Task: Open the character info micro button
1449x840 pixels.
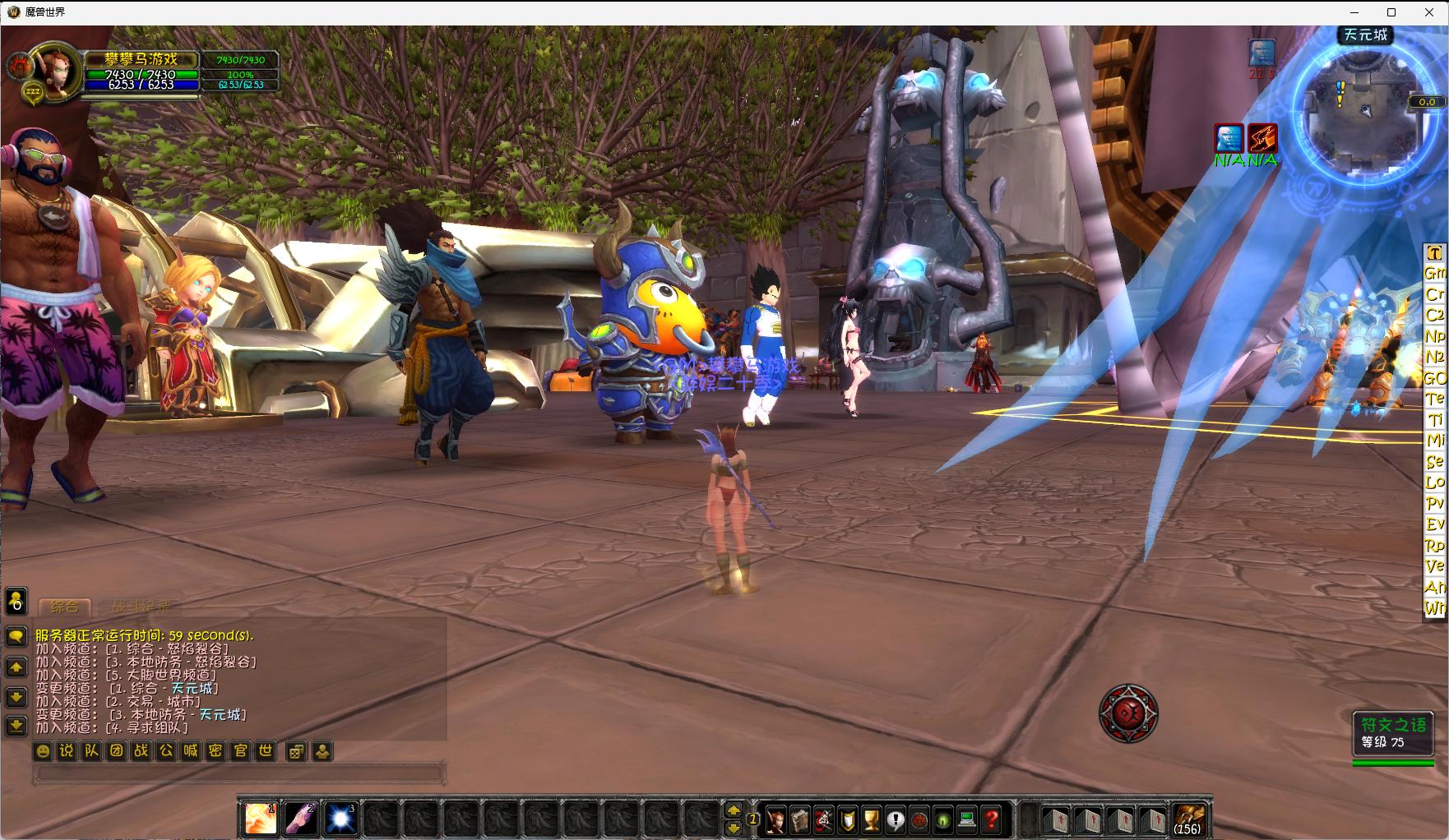Action: pos(775,819)
